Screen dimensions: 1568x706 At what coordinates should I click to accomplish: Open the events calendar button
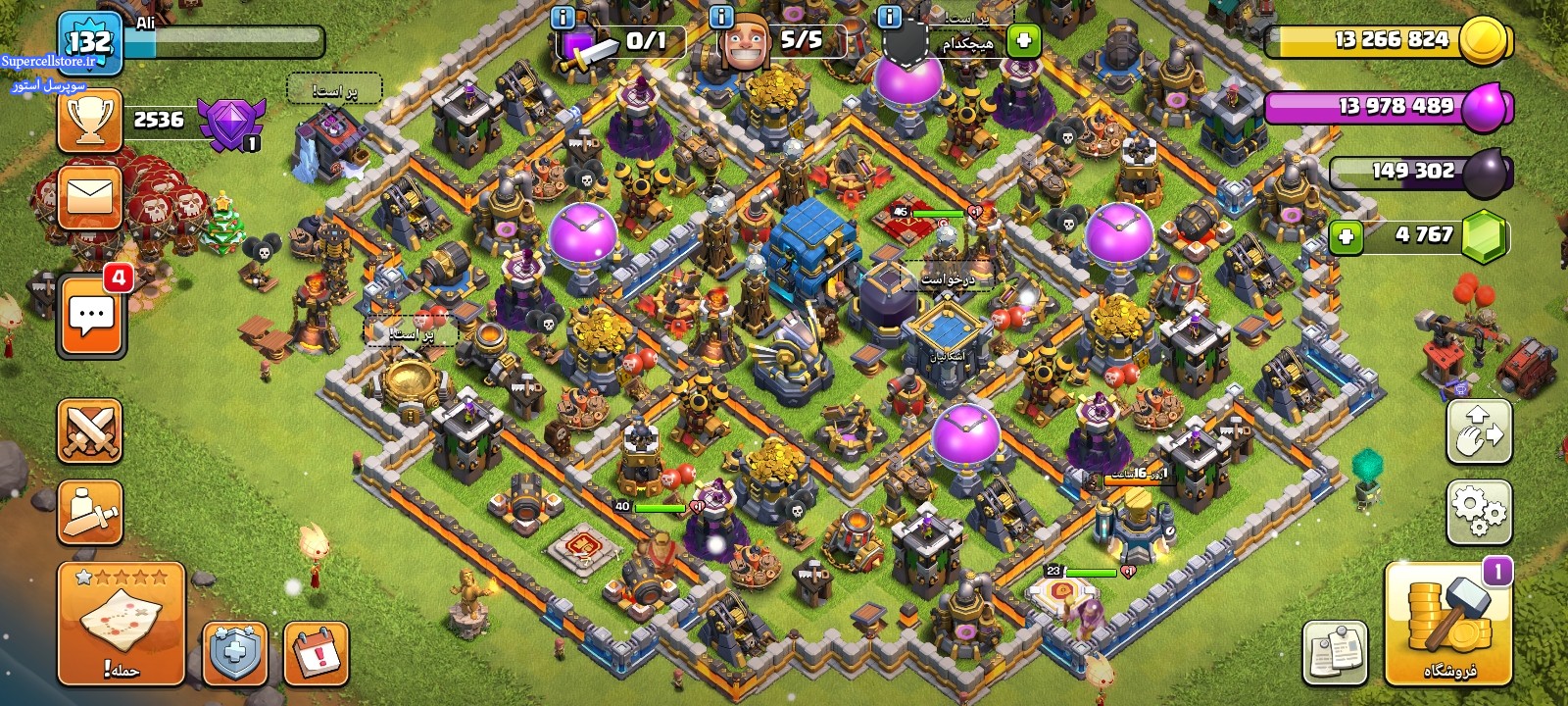(316, 653)
